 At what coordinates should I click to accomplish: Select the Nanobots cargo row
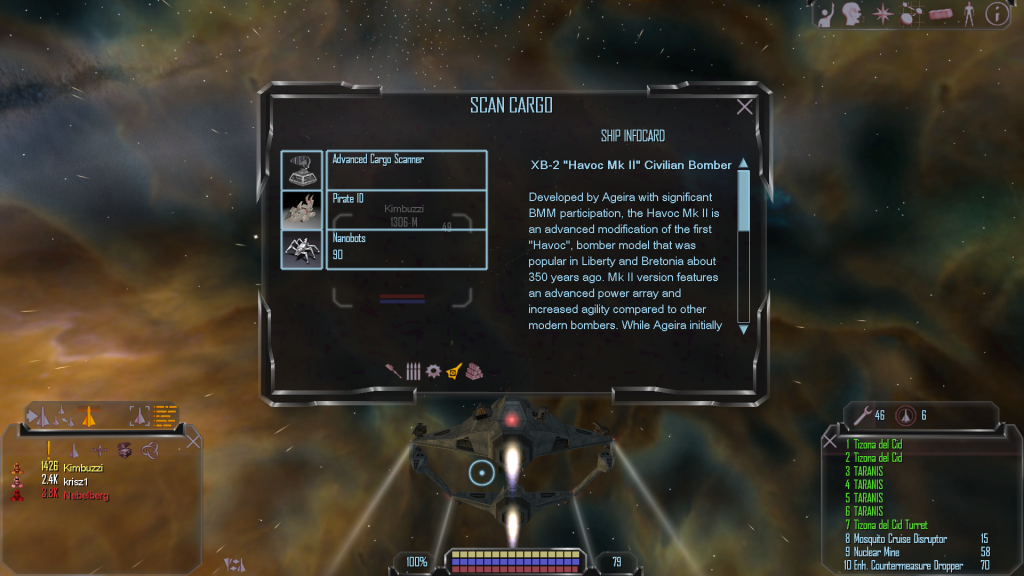point(406,248)
